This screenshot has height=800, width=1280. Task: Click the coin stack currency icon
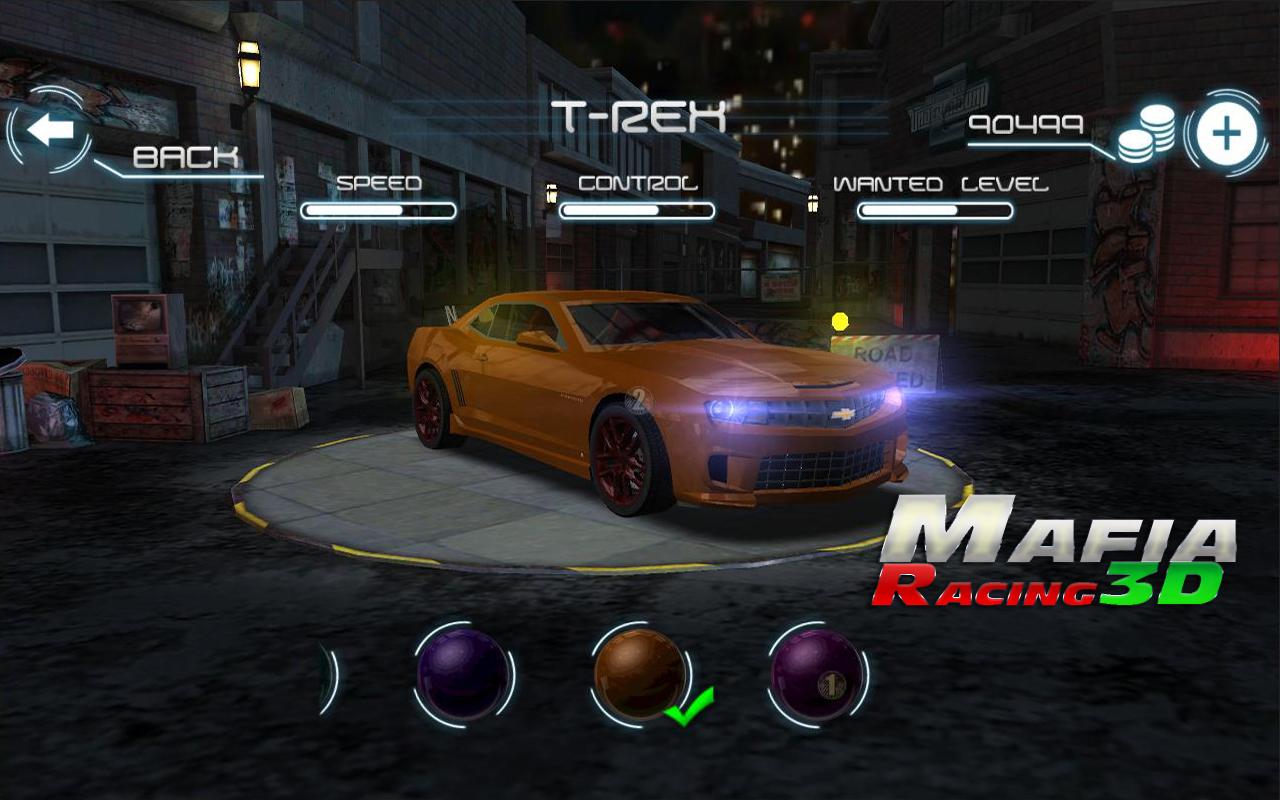1148,136
